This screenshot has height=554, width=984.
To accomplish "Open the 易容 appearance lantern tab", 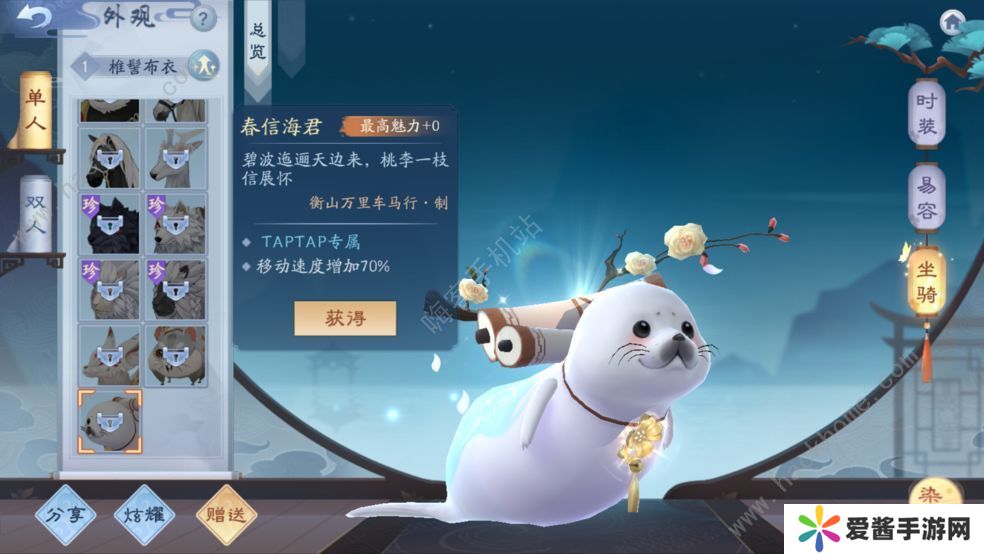I will pyautogui.click(x=926, y=197).
